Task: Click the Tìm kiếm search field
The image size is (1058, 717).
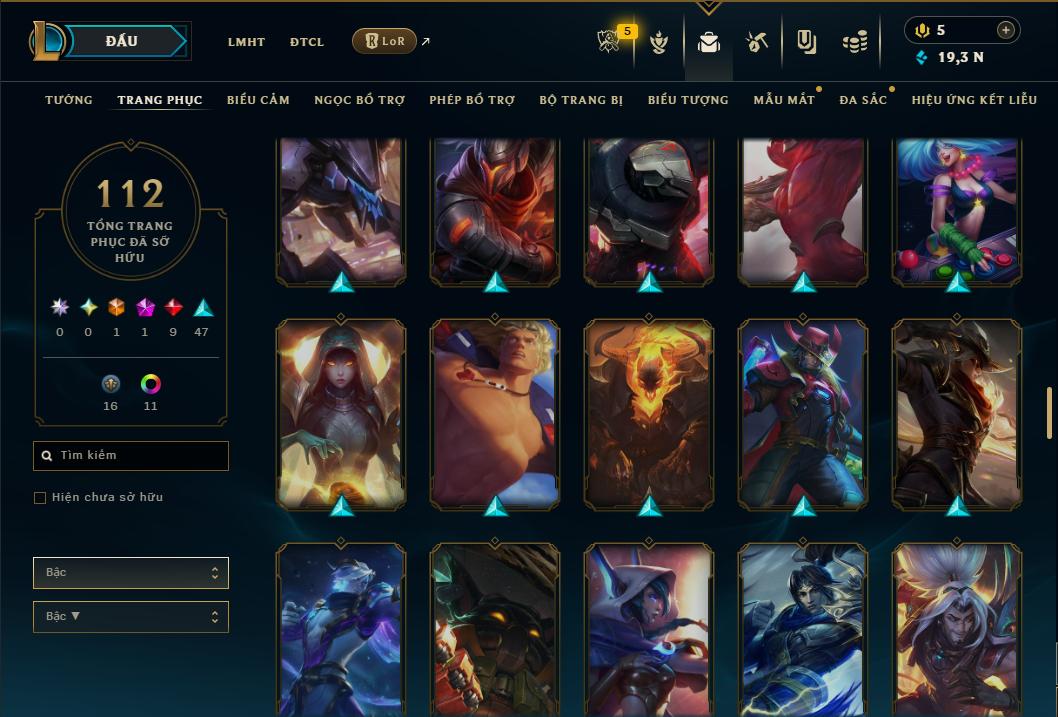Action: tap(131, 456)
